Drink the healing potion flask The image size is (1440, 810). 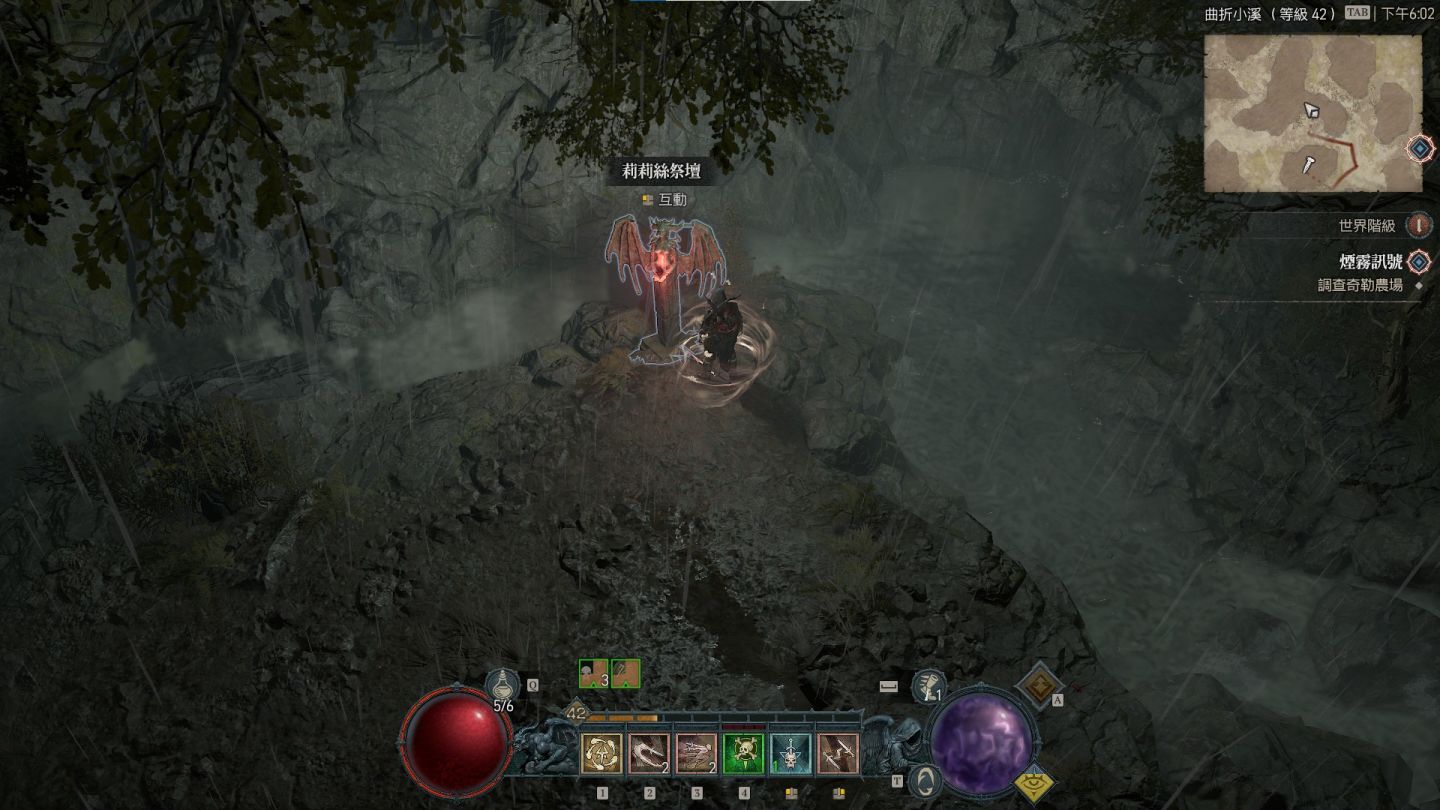click(502, 686)
